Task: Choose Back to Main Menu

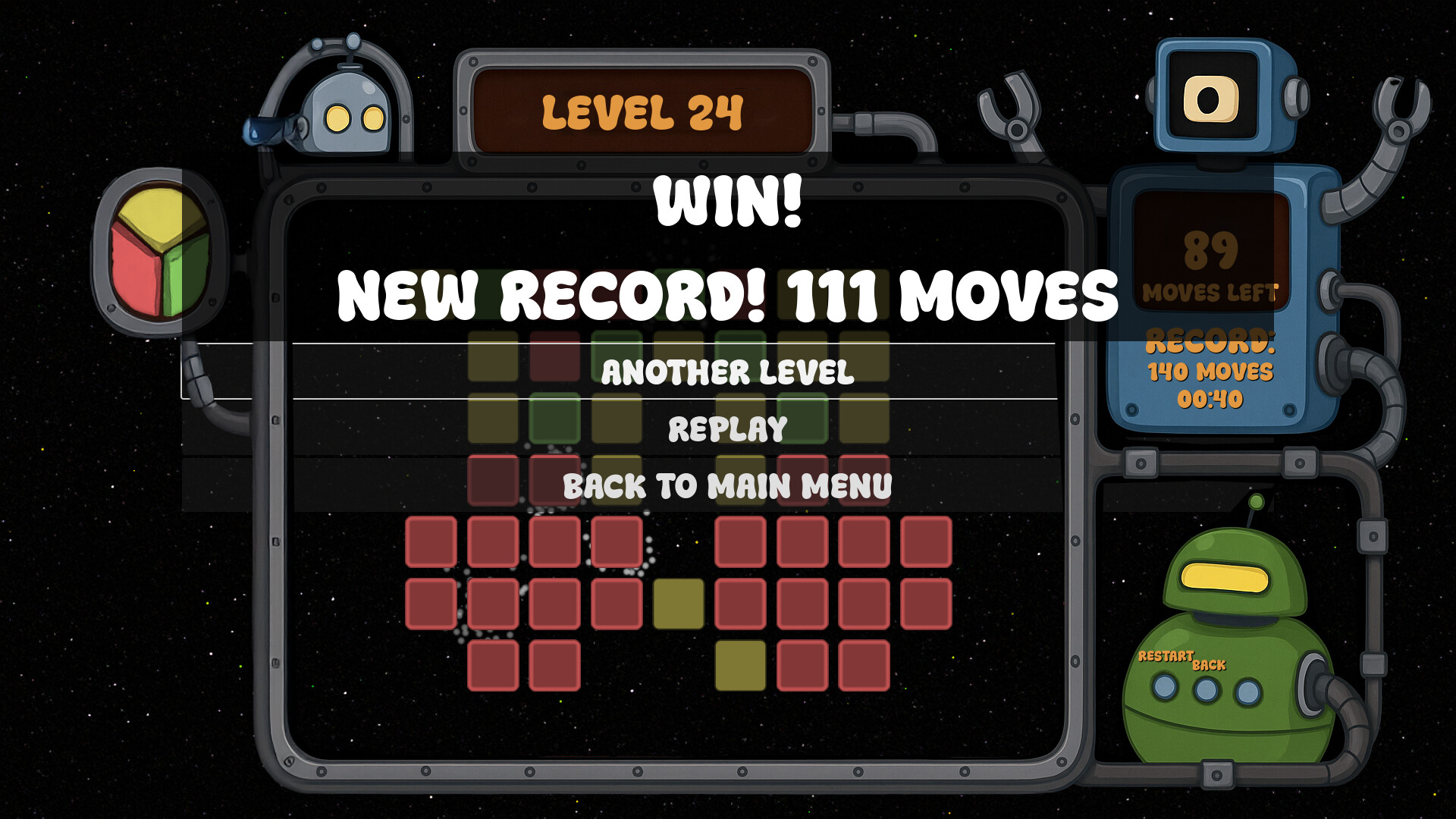Action: 726,485
